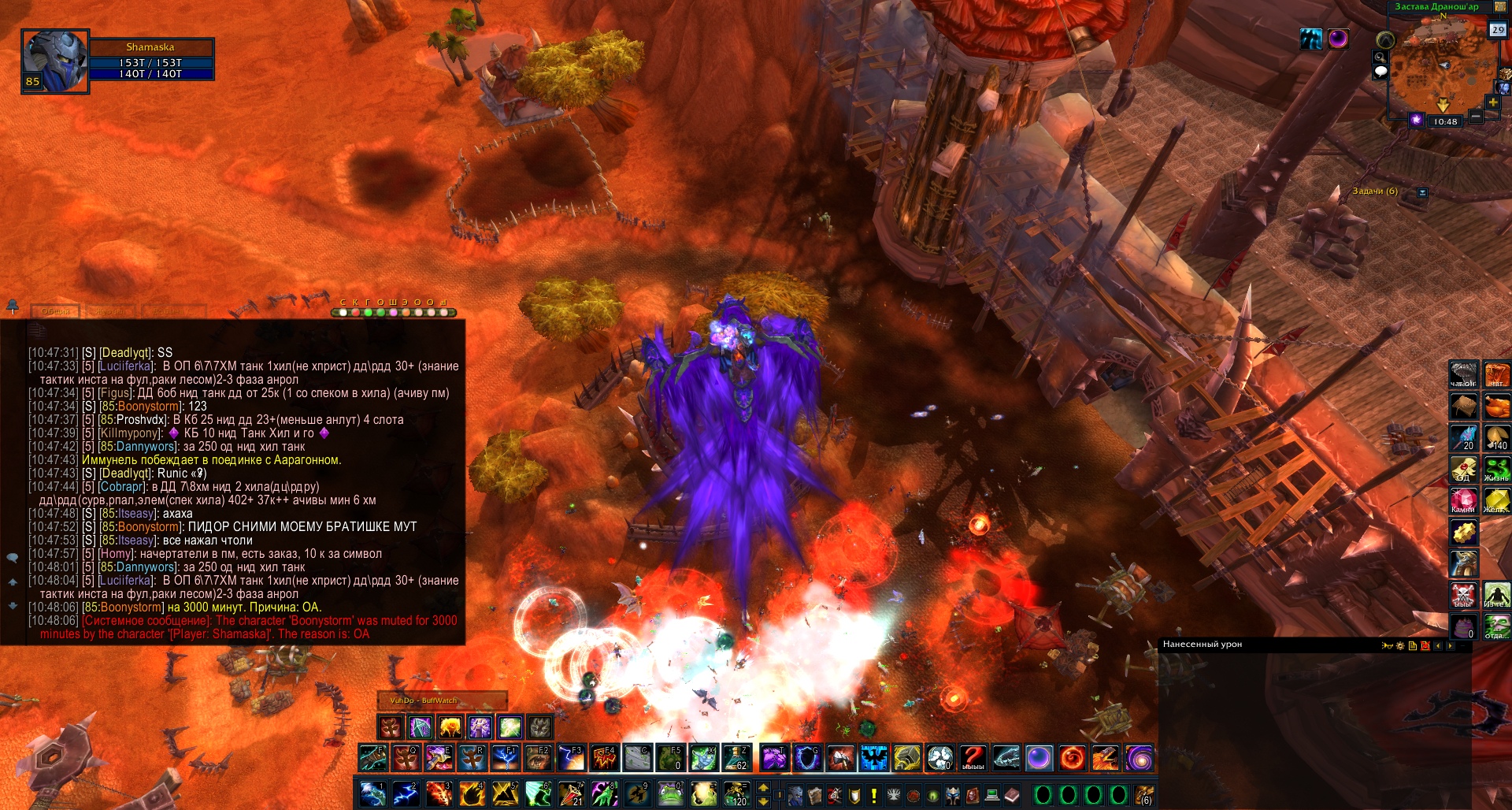Open the calendar showing day 29
The image size is (1512, 810).
point(1497,30)
